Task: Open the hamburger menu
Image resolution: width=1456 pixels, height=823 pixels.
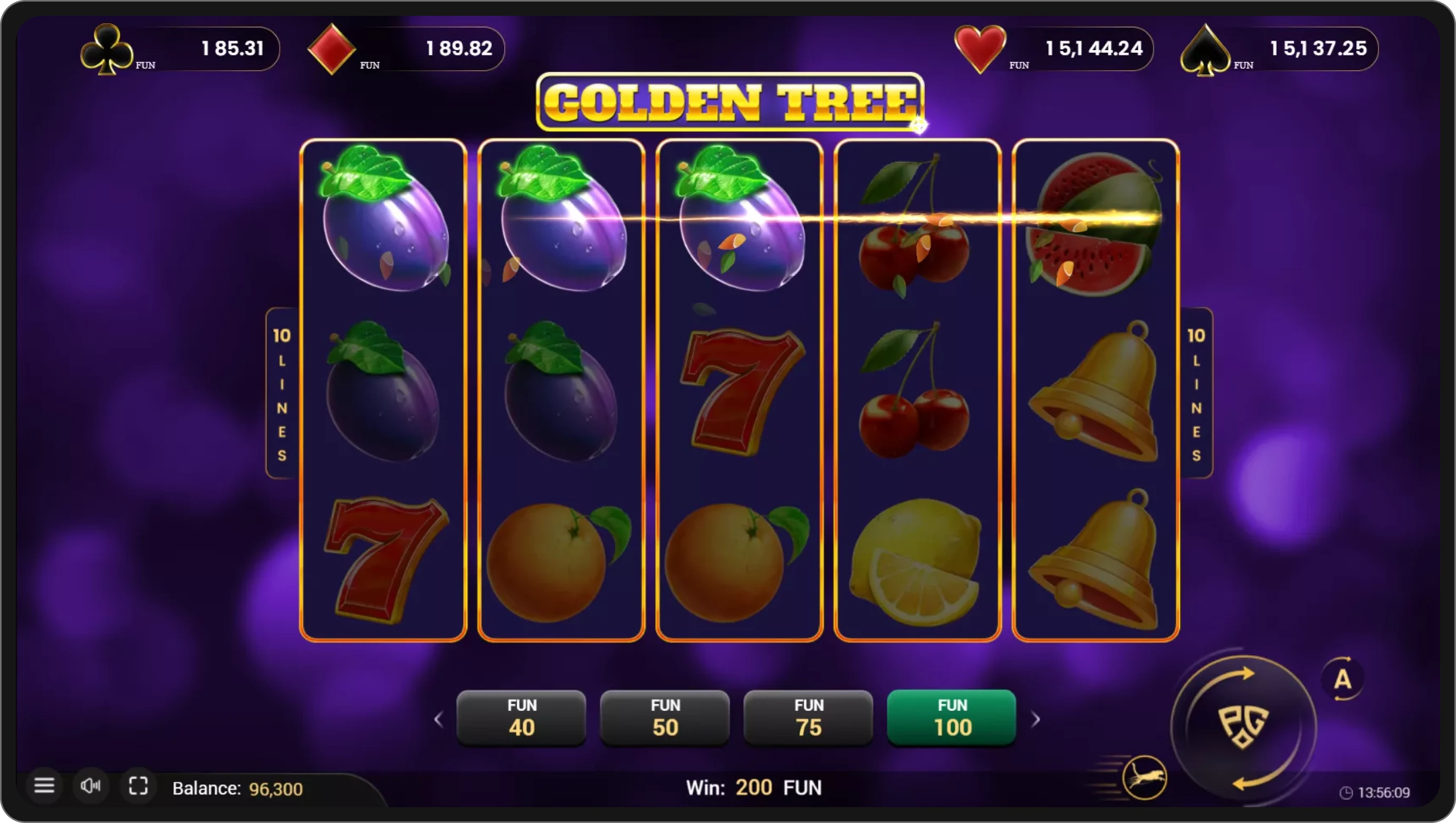Action: pos(45,786)
